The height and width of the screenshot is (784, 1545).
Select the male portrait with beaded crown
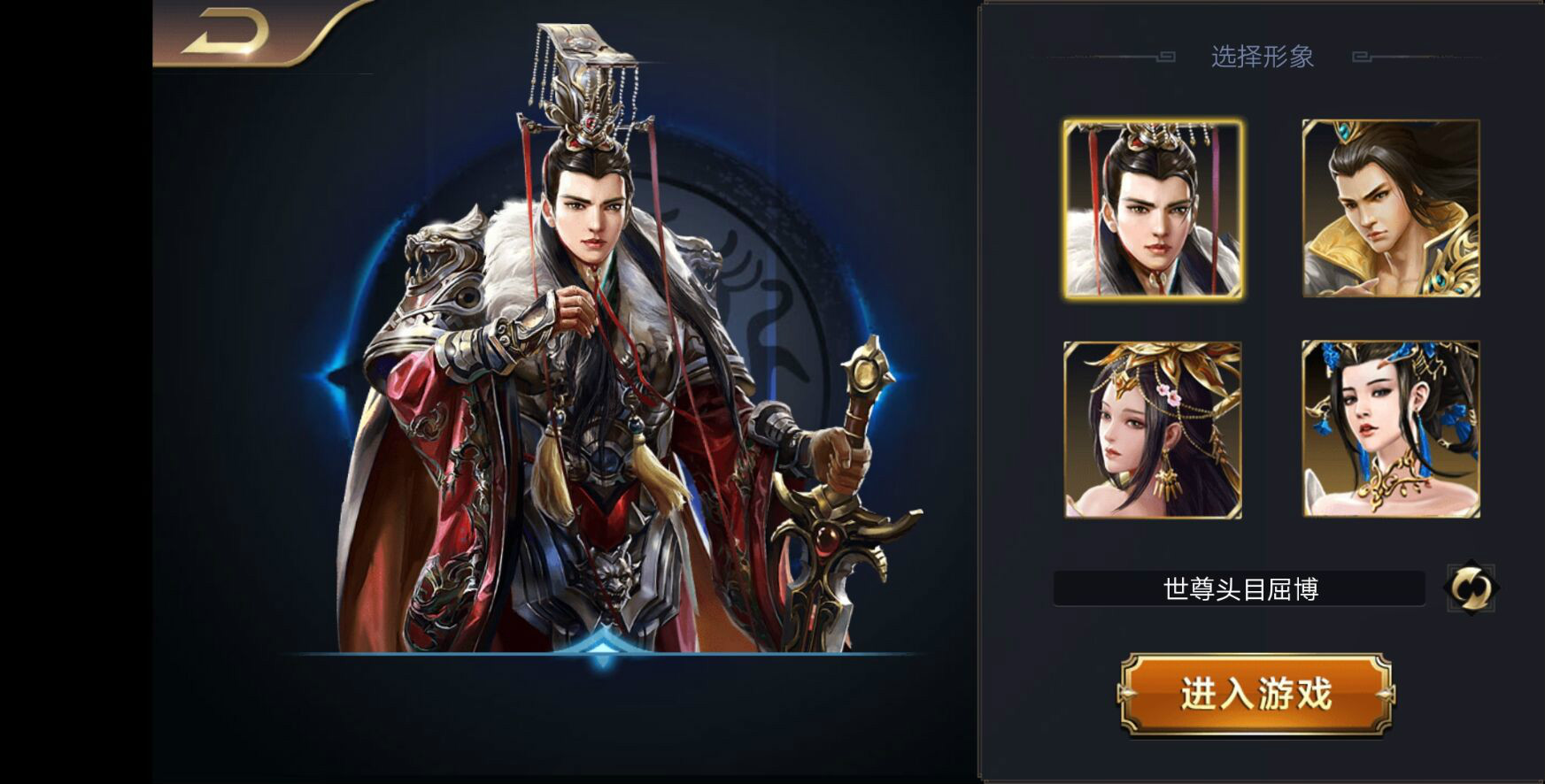(1153, 209)
